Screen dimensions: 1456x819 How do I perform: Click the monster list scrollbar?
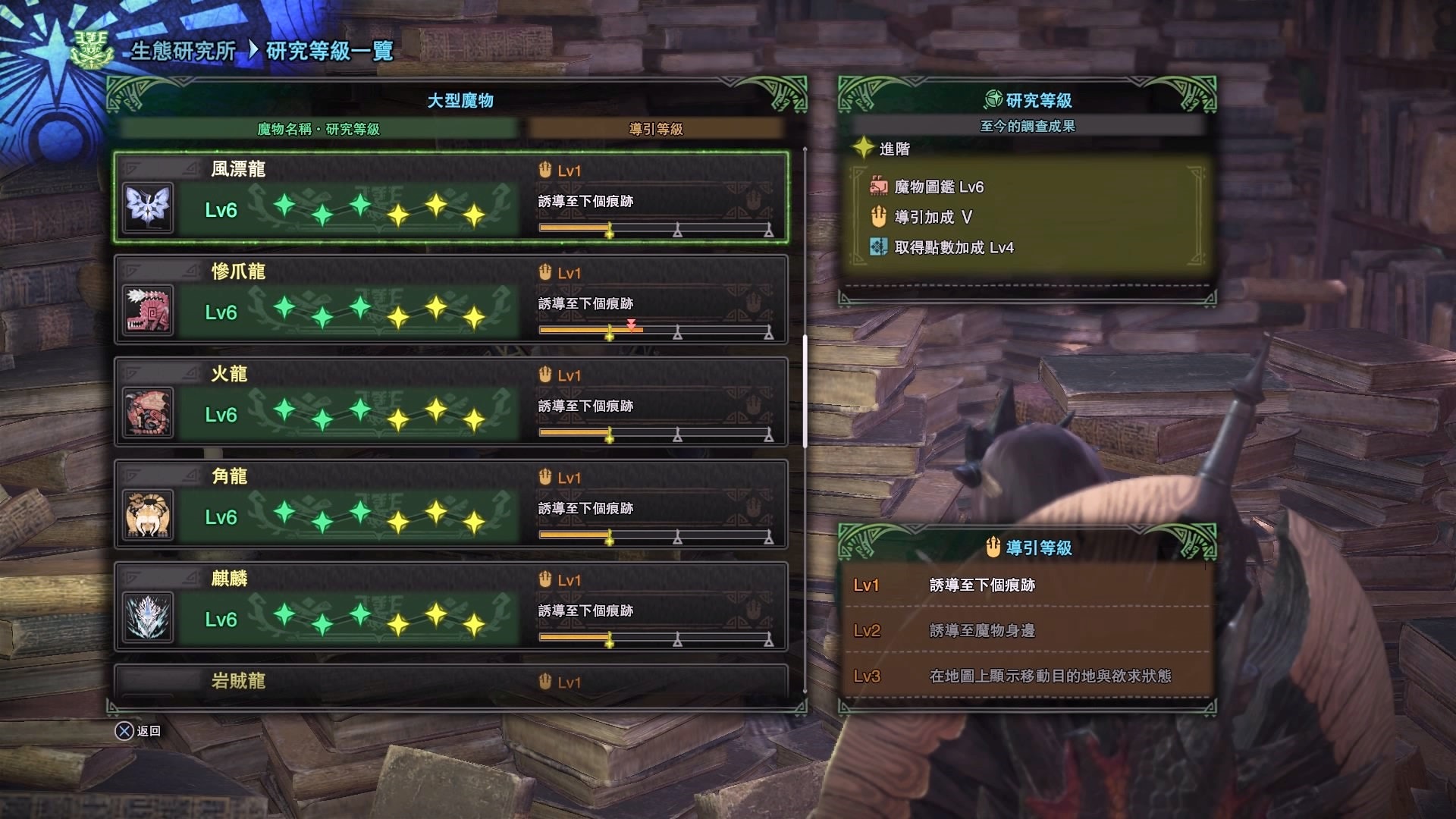pos(805,391)
